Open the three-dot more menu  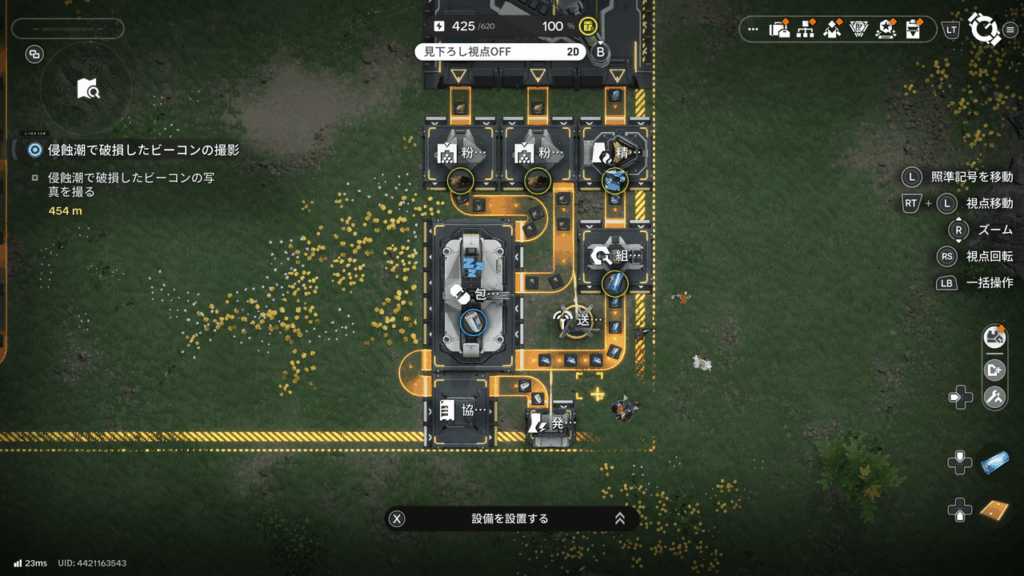pyautogui.click(x=754, y=29)
